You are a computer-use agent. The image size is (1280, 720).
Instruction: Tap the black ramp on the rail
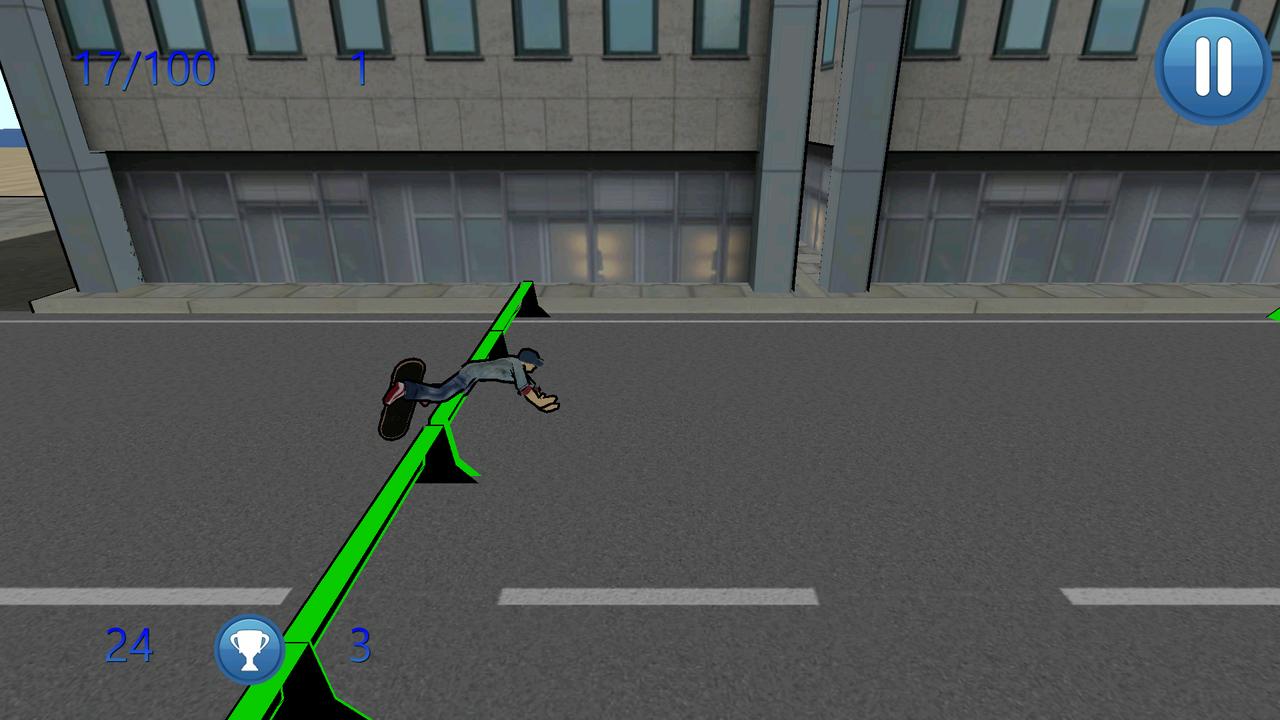tap(446, 460)
